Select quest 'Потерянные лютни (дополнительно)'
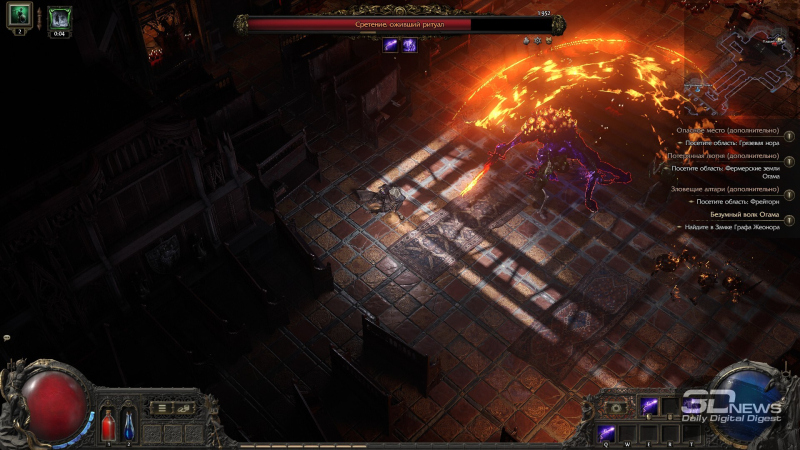 [x=729, y=156]
